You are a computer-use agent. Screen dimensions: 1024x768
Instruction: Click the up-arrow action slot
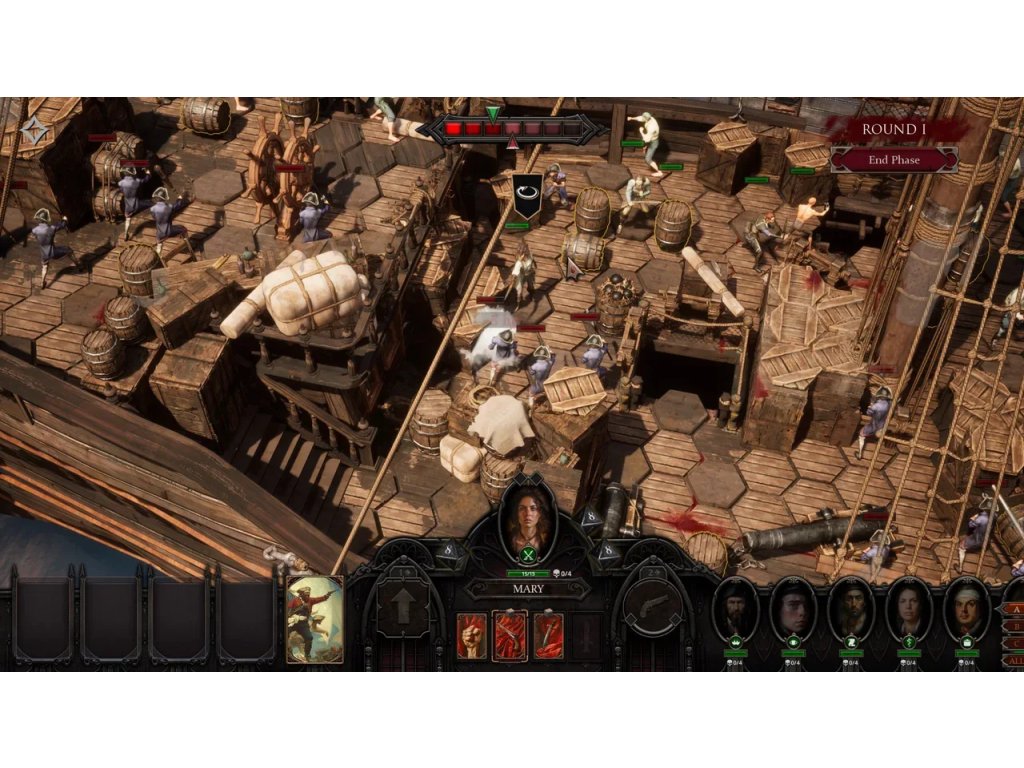(x=403, y=607)
